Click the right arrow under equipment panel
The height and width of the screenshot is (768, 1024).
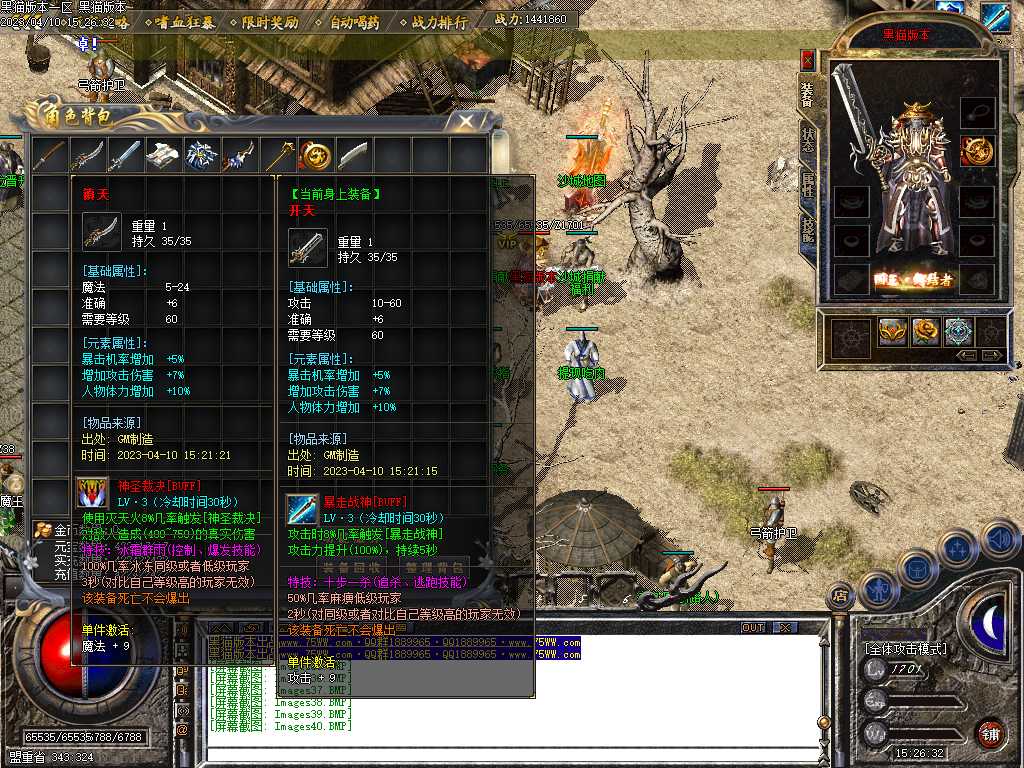coord(992,355)
